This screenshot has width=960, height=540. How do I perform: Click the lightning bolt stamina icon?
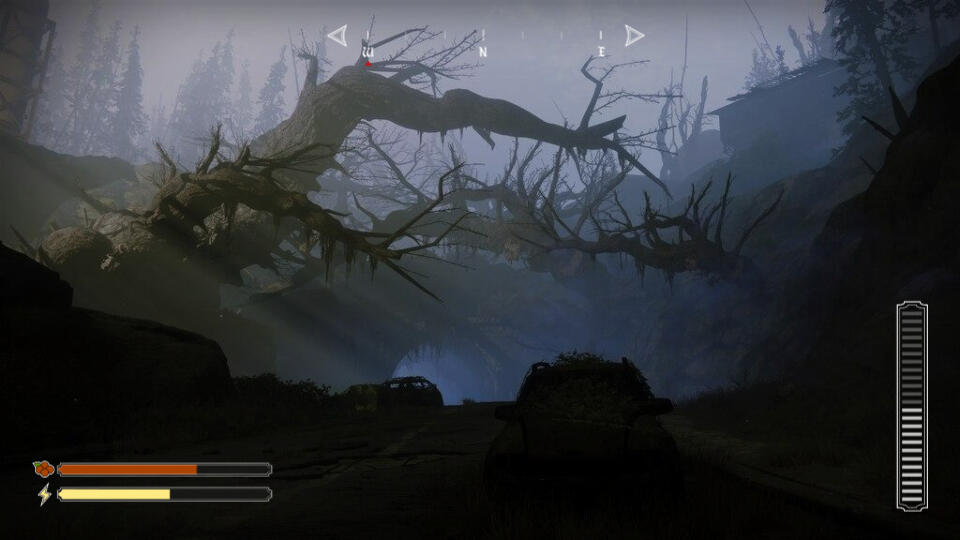pyautogui.click(x=43, y=494)
